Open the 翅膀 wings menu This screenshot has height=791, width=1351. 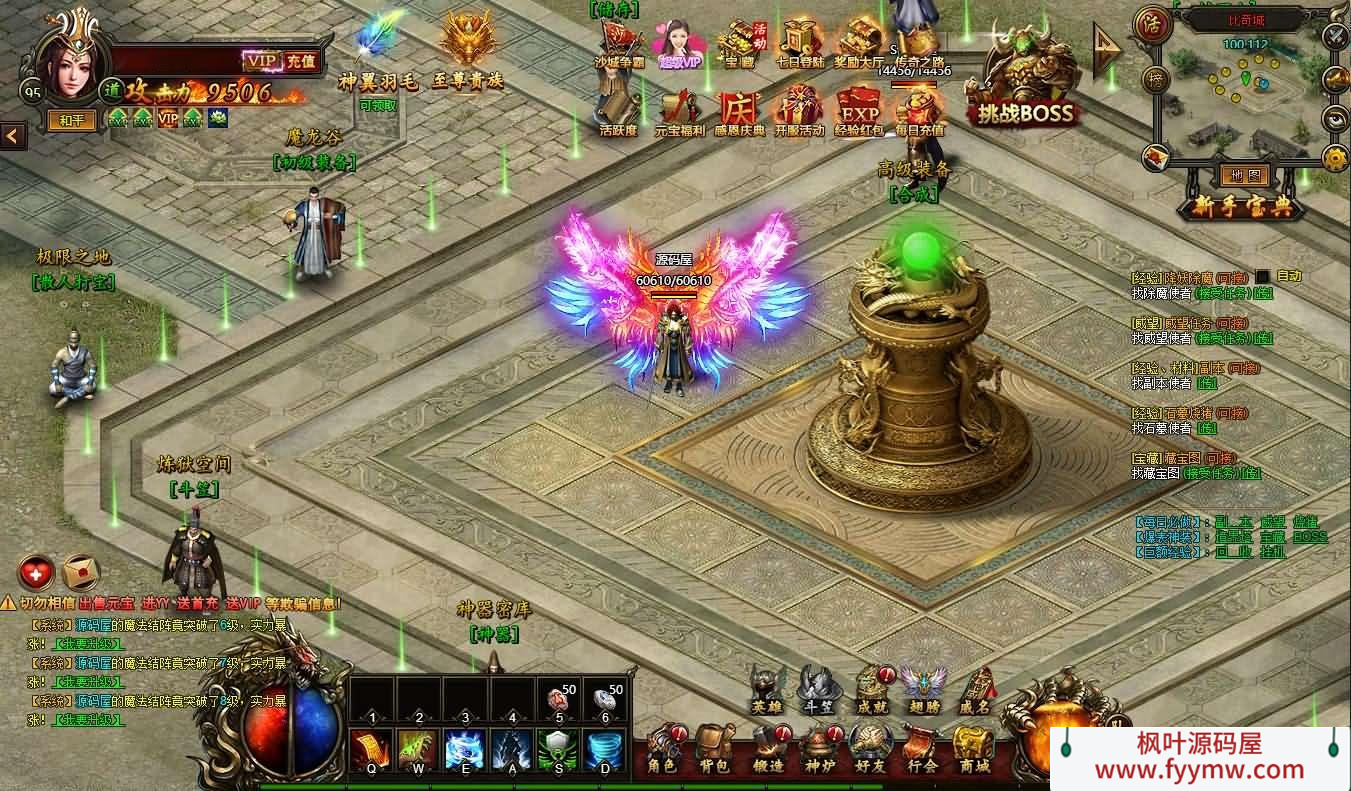(x=923, y=690)
